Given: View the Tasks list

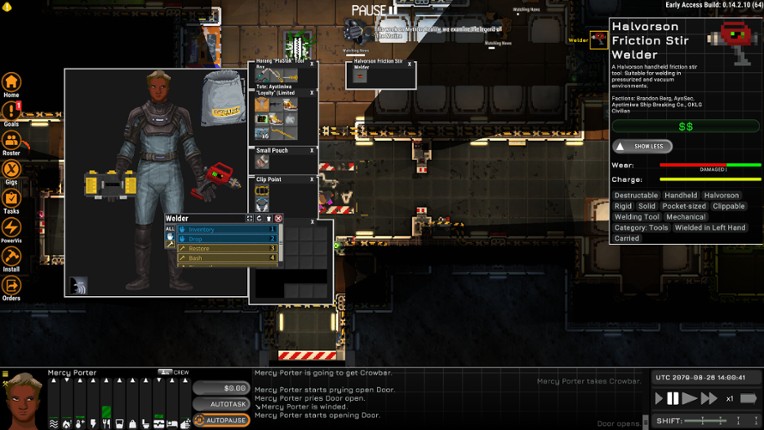Looking at the screenshot, I should click(11, 200).
